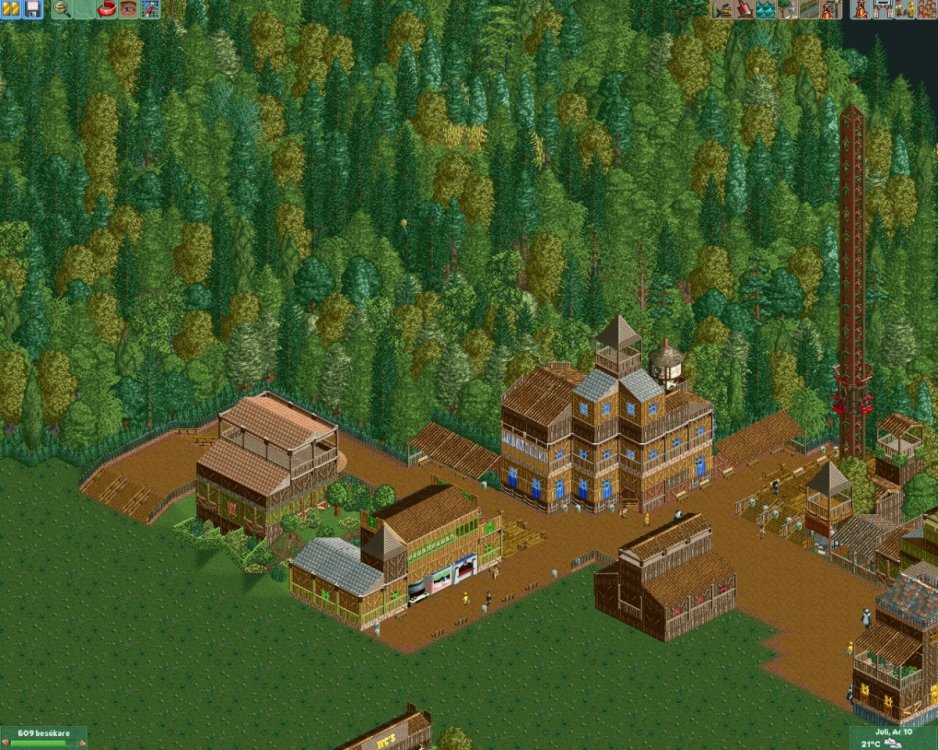938x750 pixels.
Task: Activate the shovel land adjustment tool
Action: [x=744, y=9]
